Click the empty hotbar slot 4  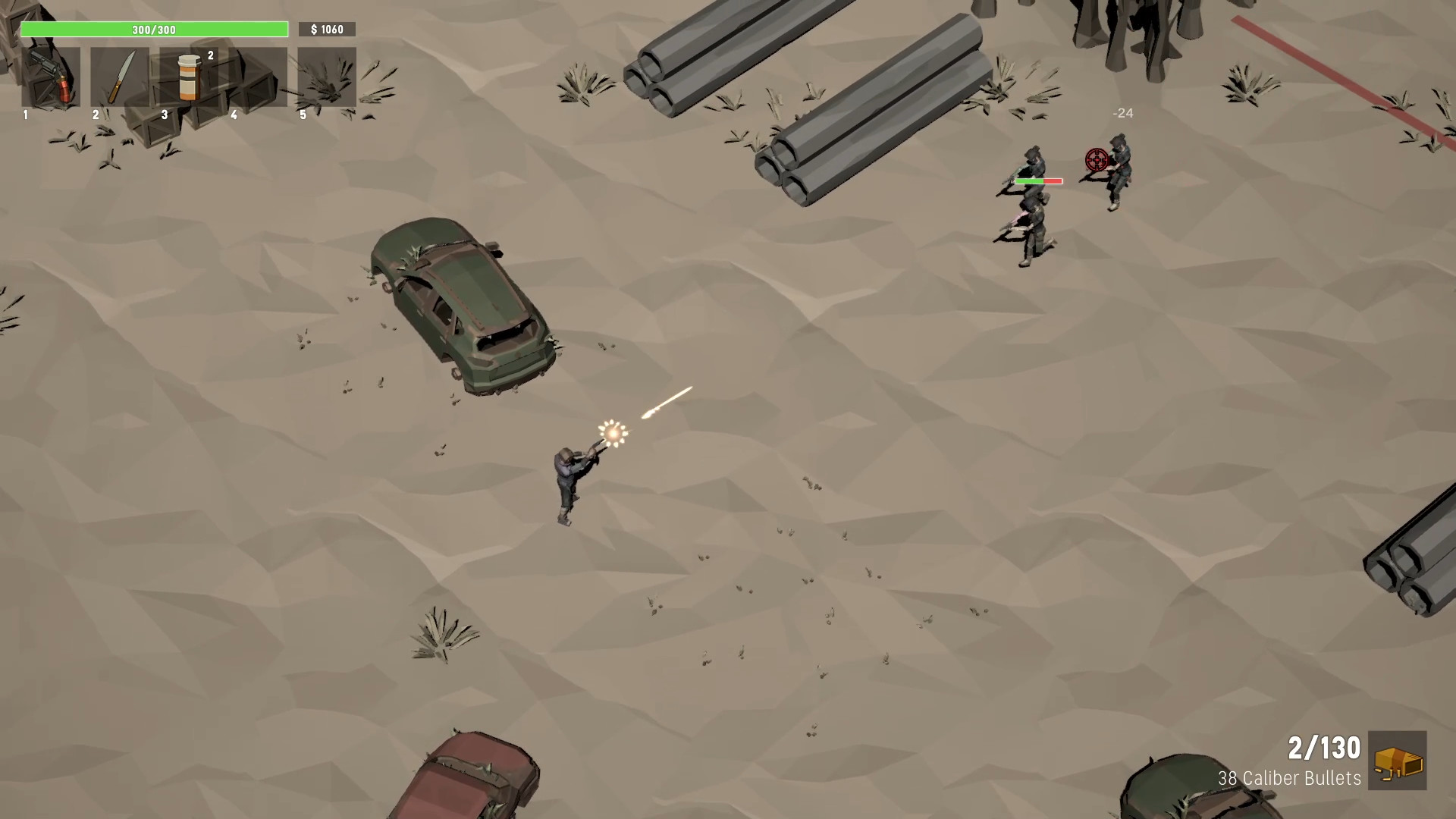pyautogui.click(x=259, y=76)
